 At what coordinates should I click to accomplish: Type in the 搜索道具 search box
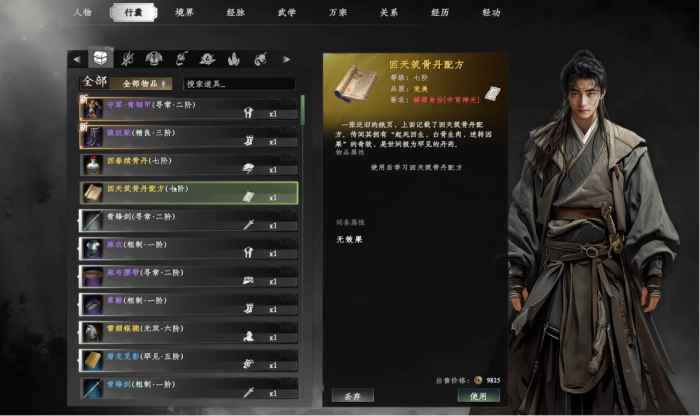(x=238, y=84)
